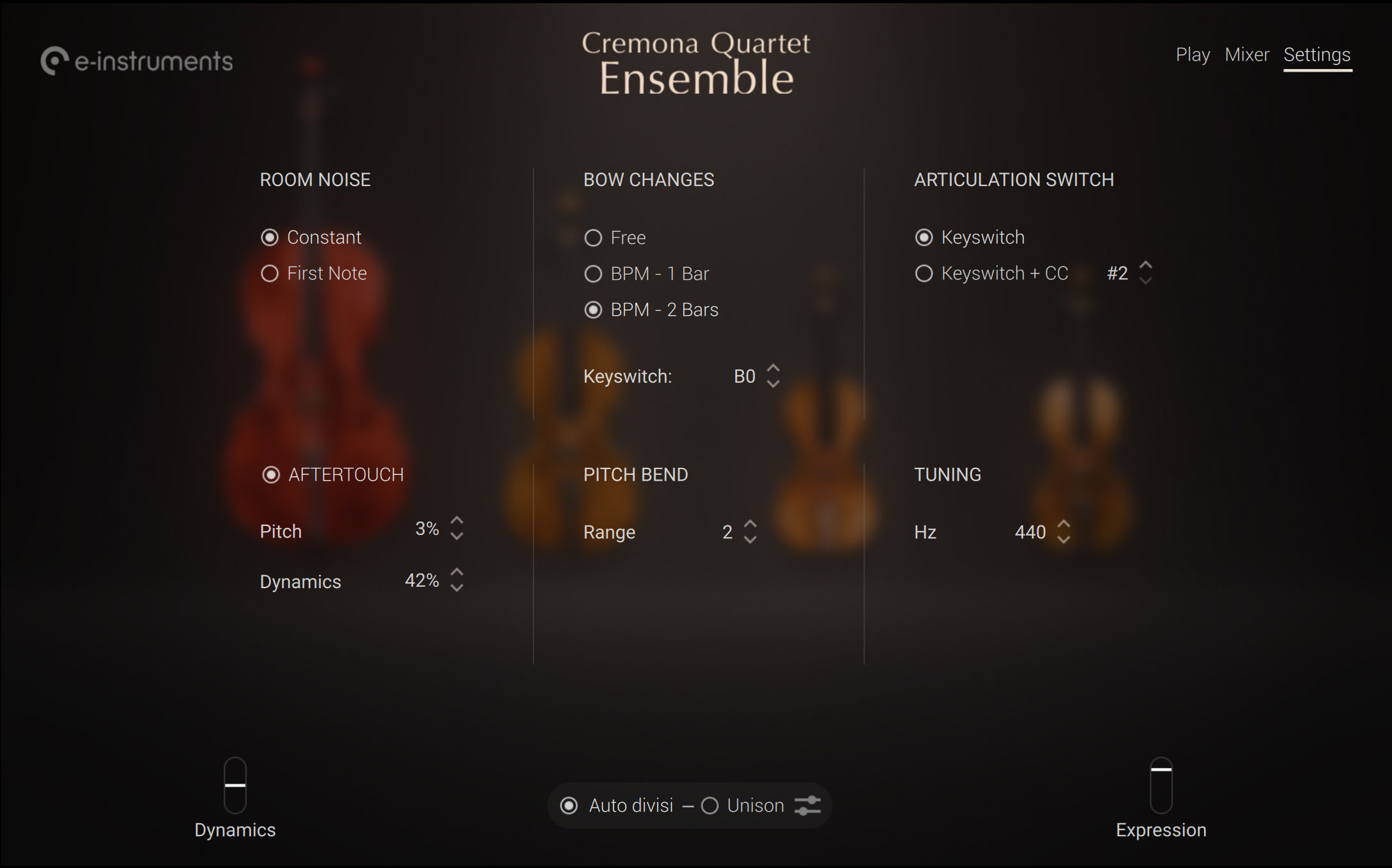Increase Aftertouch Dynamics percentage

(456, 573)
